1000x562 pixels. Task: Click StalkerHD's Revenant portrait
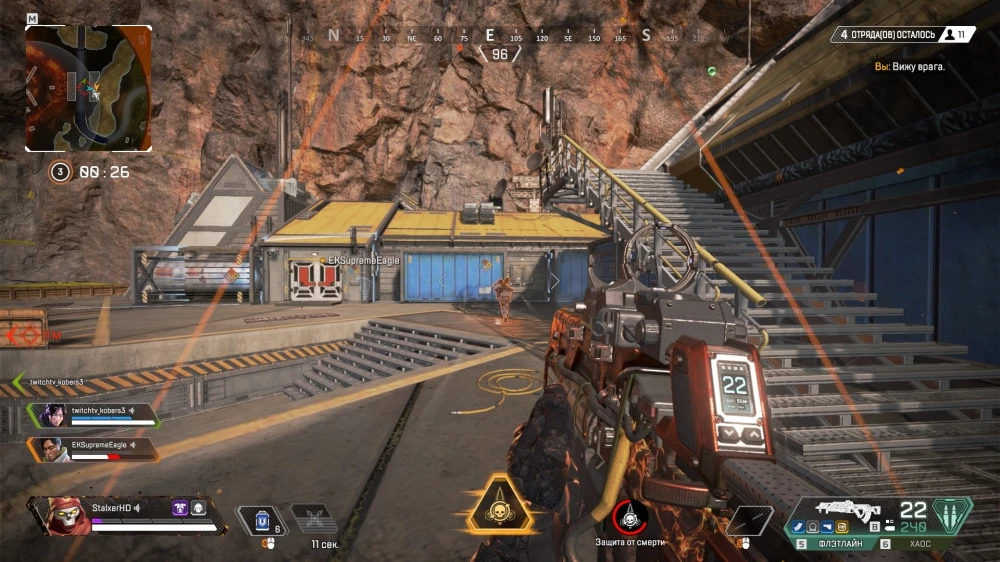[61, 514]
